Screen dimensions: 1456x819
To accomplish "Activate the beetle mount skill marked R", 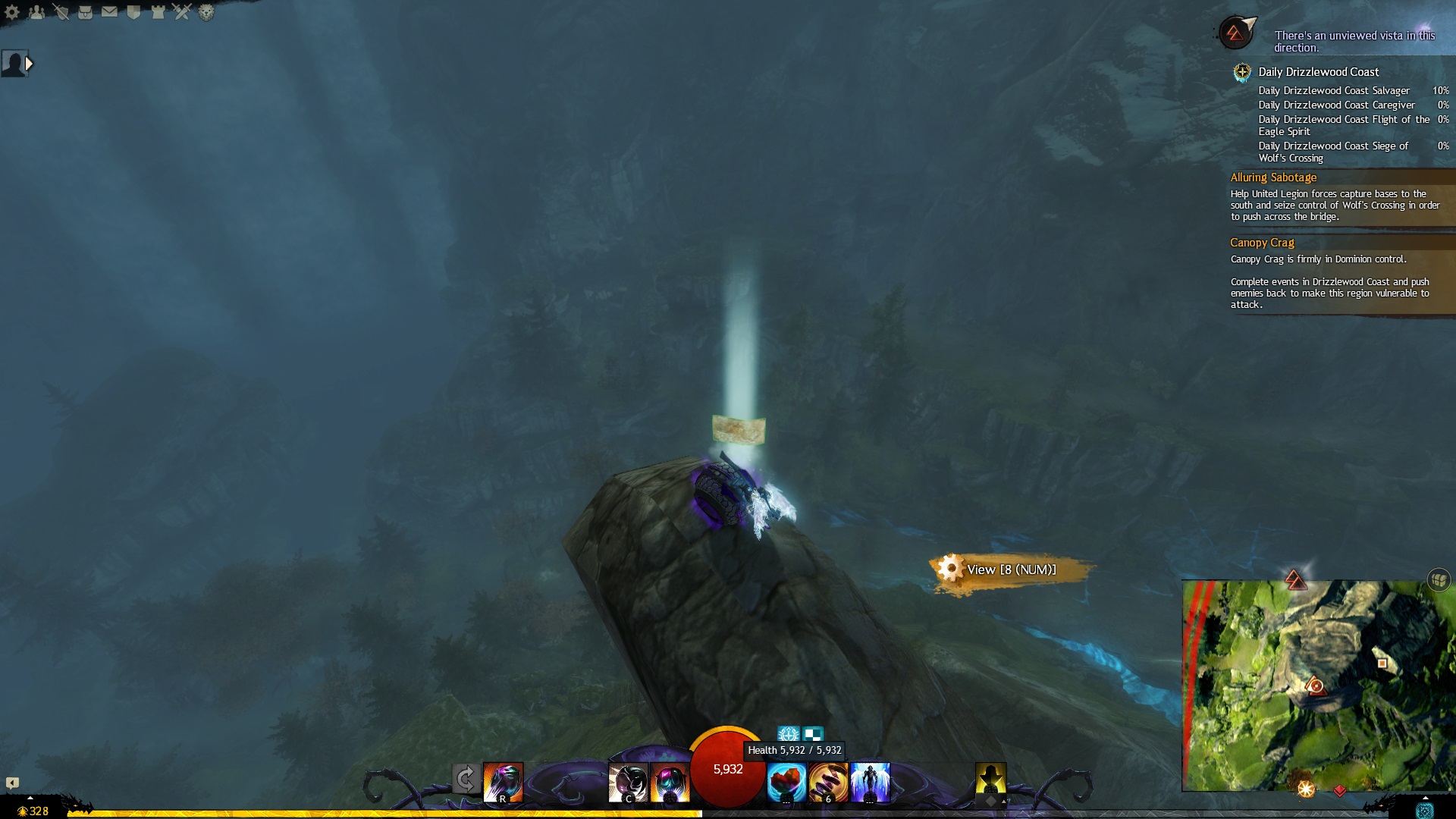I will [x=503, y=783].
